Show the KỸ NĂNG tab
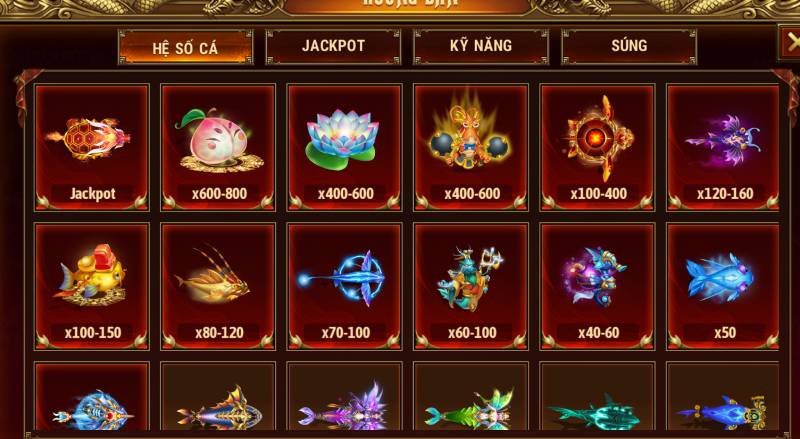This screenshot has height=439, width=800. [x=481, y=46]
